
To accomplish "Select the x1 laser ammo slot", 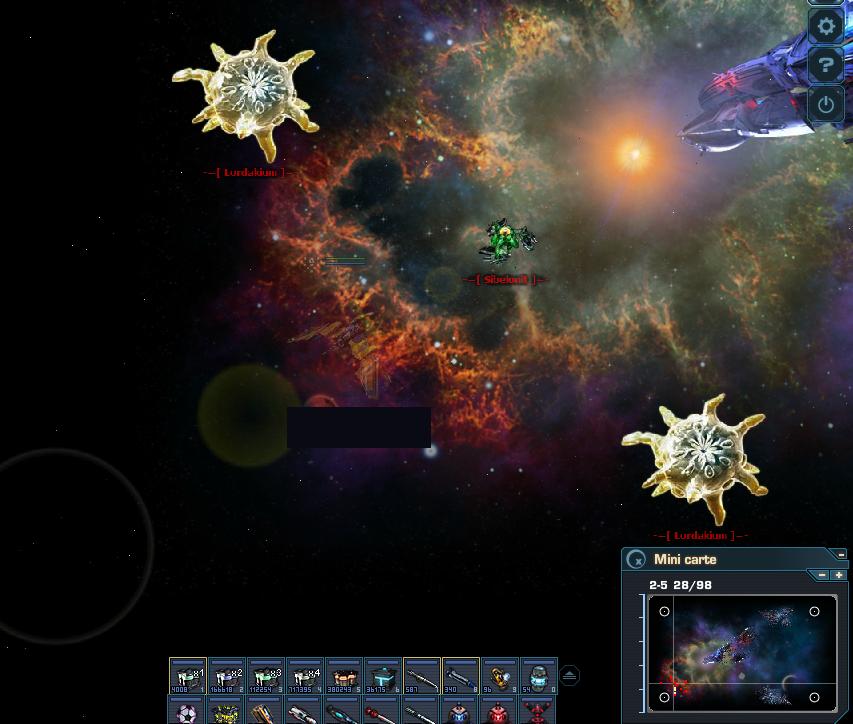I will click(188, 676).
